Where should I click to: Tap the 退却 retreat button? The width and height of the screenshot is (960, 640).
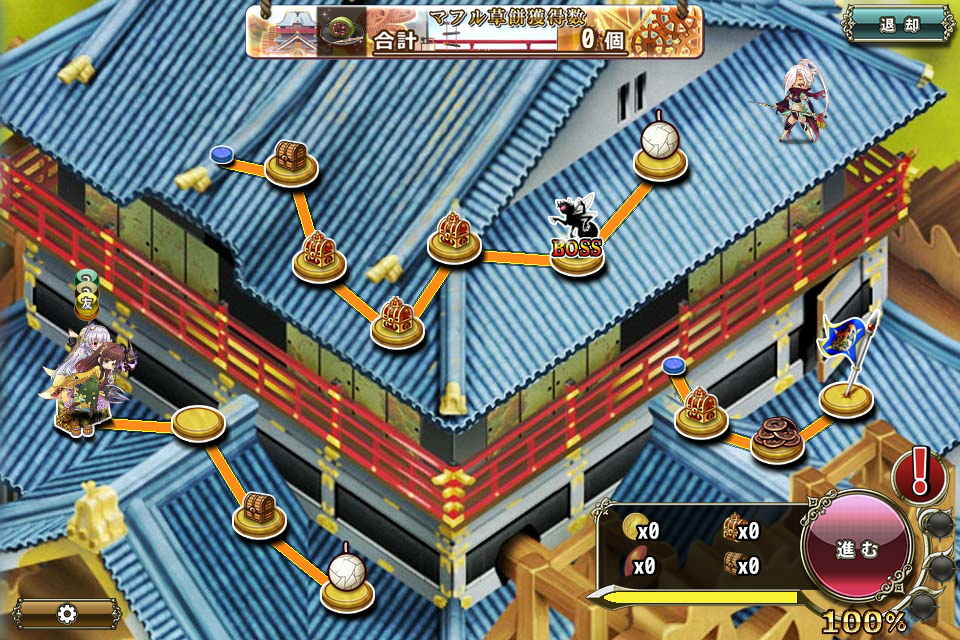pyautogui.click(x=898, y=25)
